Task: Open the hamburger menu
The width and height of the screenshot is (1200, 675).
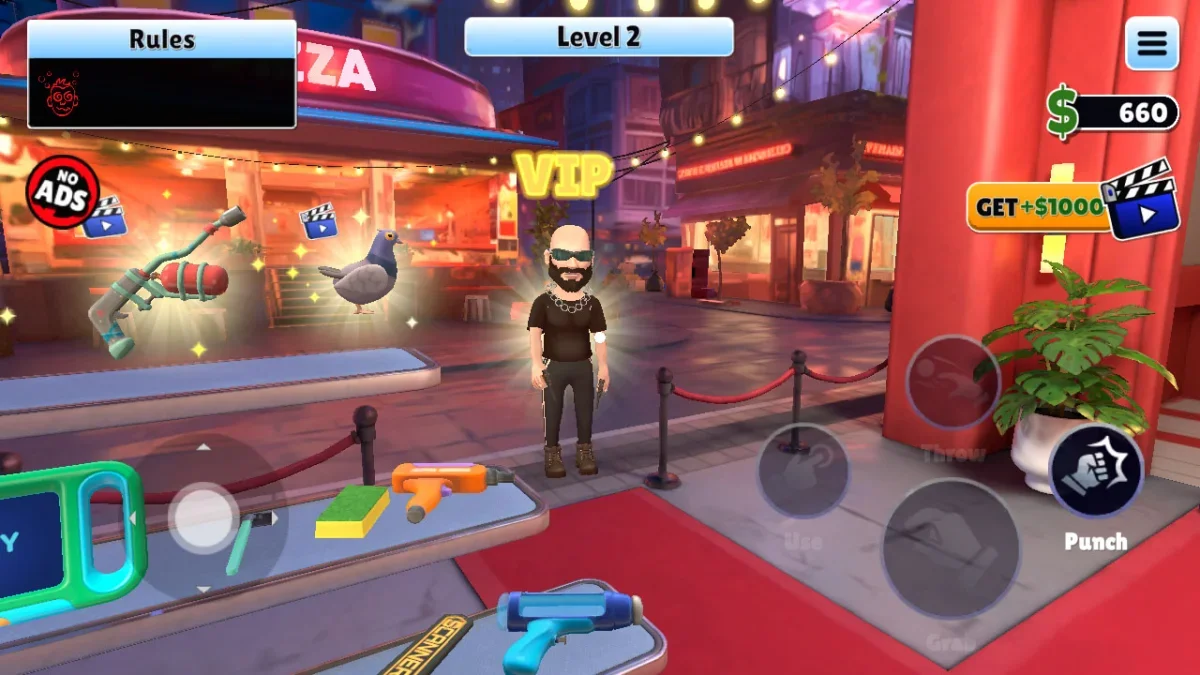Action: [1151, 44]
